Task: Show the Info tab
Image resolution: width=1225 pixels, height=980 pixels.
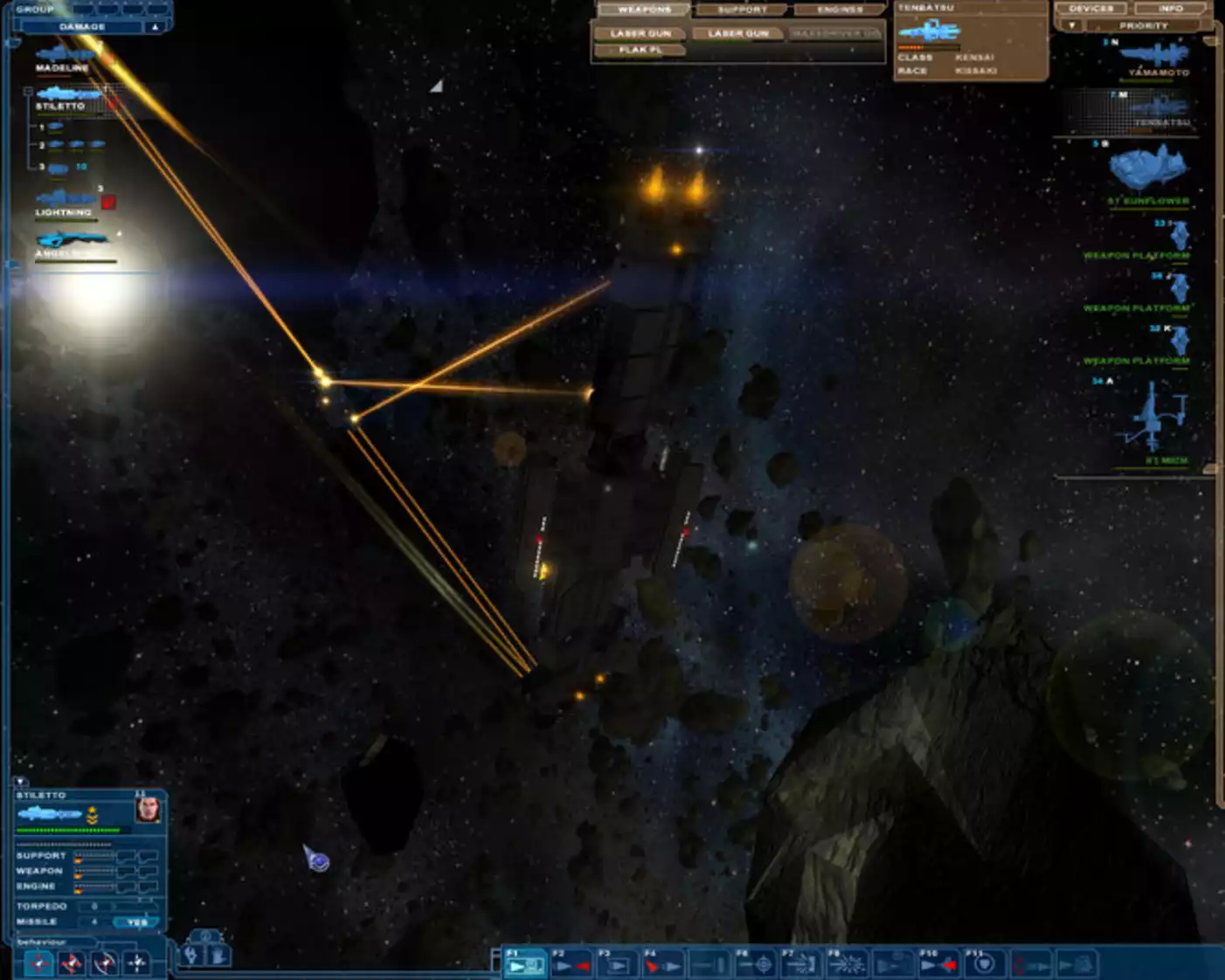Action: tap(1170, 9)
